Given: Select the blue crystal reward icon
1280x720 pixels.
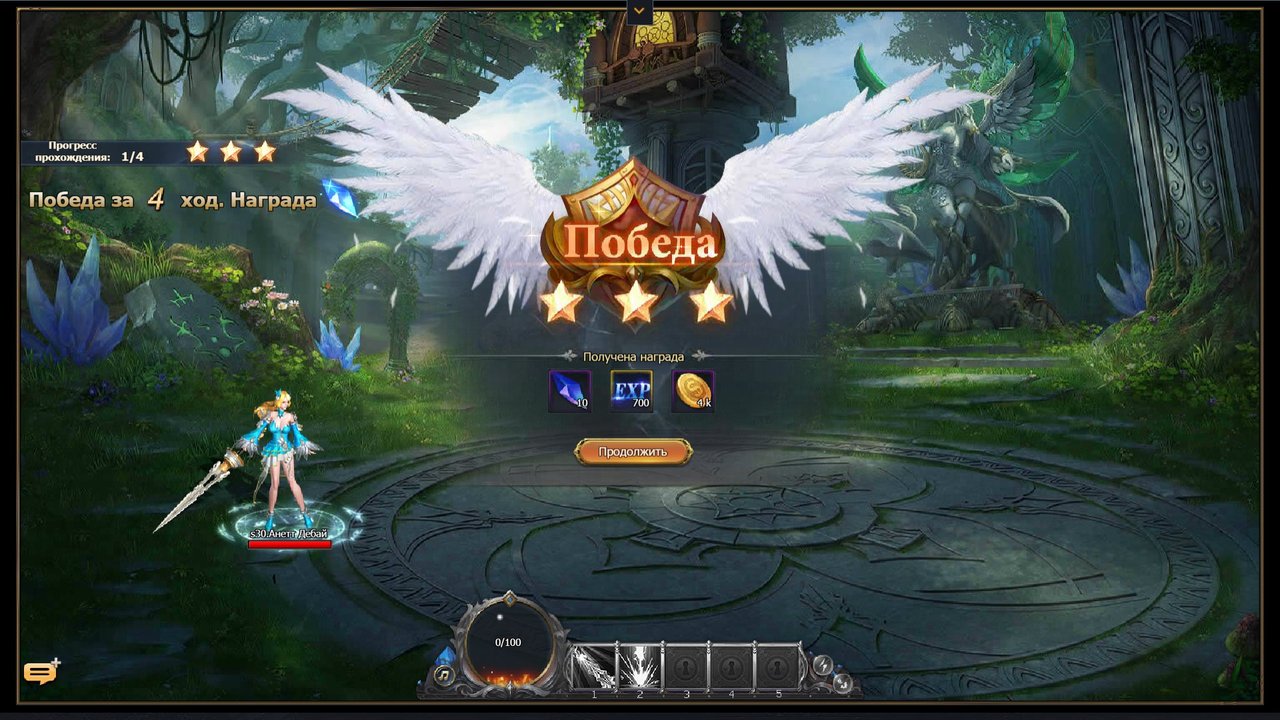Looking at the screenshot, I should (x=569, y=391).
